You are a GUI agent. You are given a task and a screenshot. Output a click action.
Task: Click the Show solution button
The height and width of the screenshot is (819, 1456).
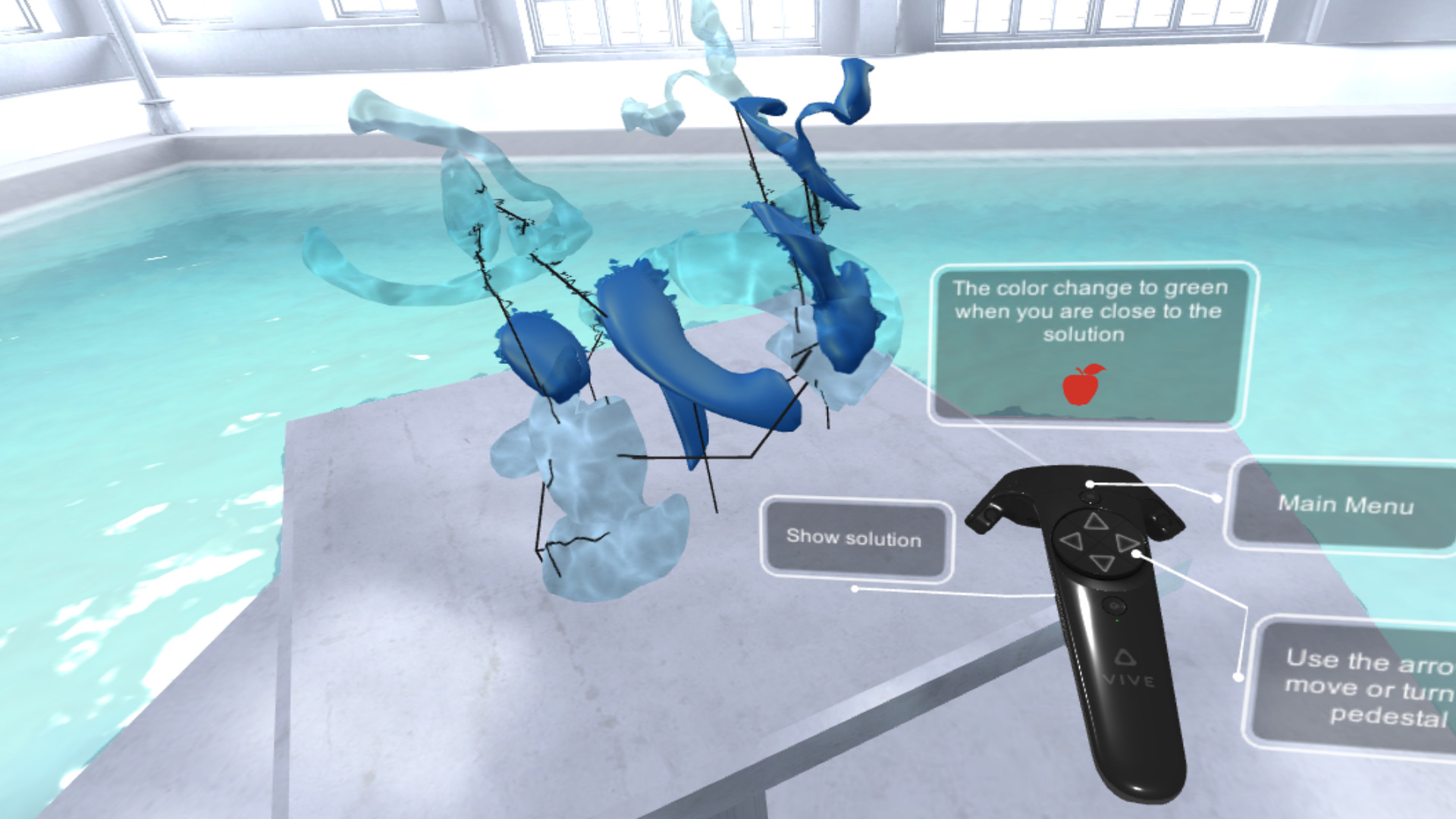click(x=855, y=540)
